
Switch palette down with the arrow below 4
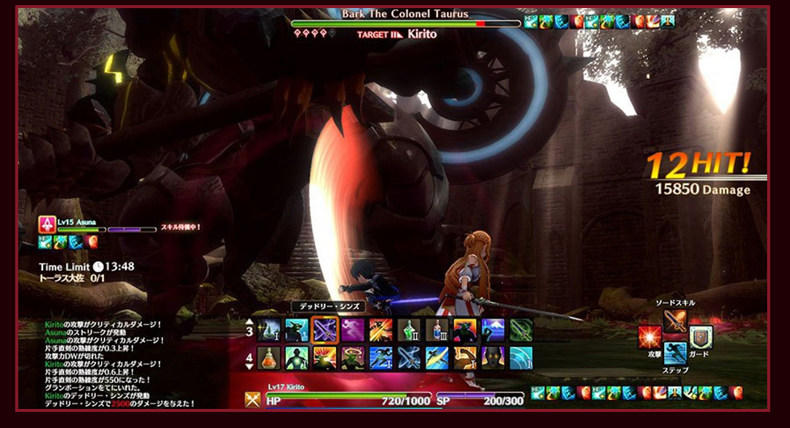coord(249,369)
